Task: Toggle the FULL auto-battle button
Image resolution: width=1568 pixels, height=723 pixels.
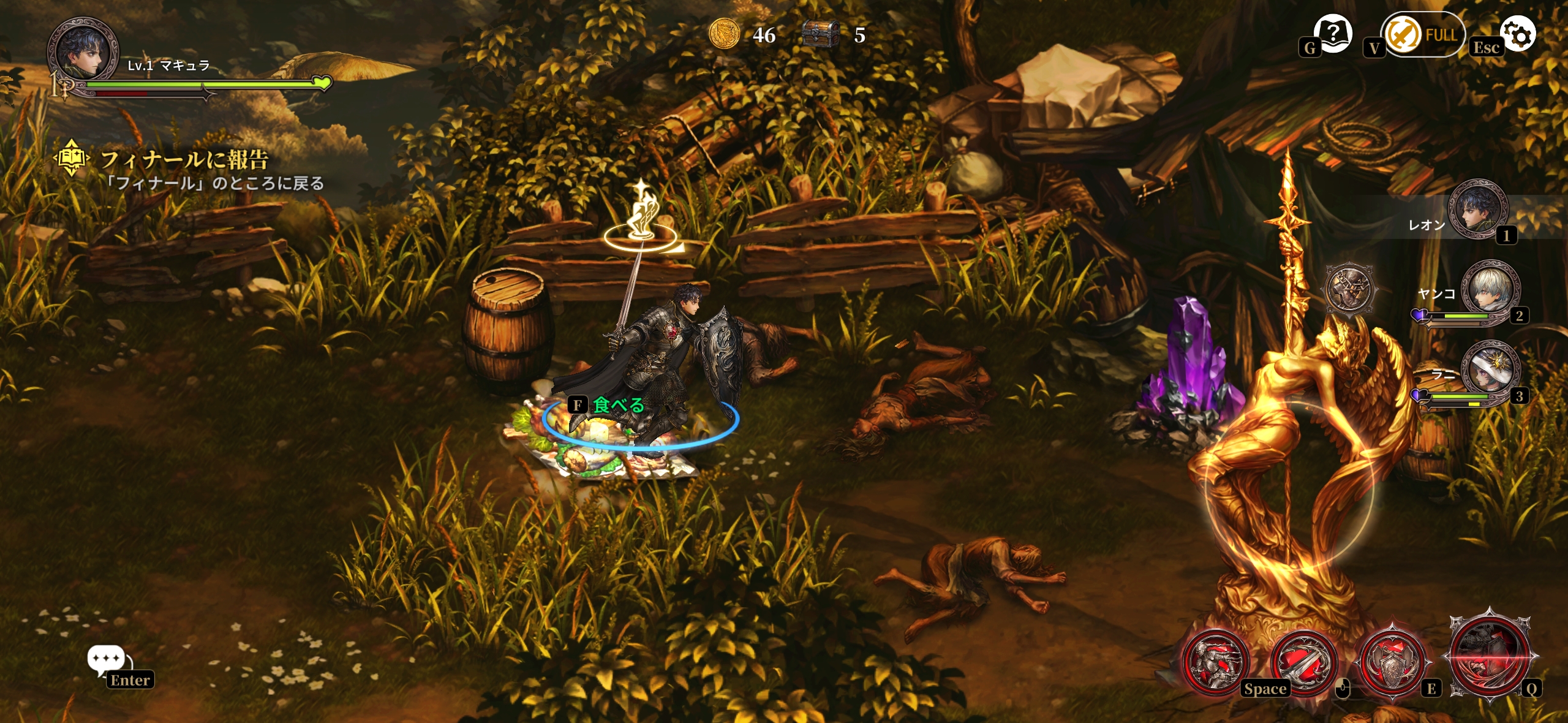Action: point(1422,34)
